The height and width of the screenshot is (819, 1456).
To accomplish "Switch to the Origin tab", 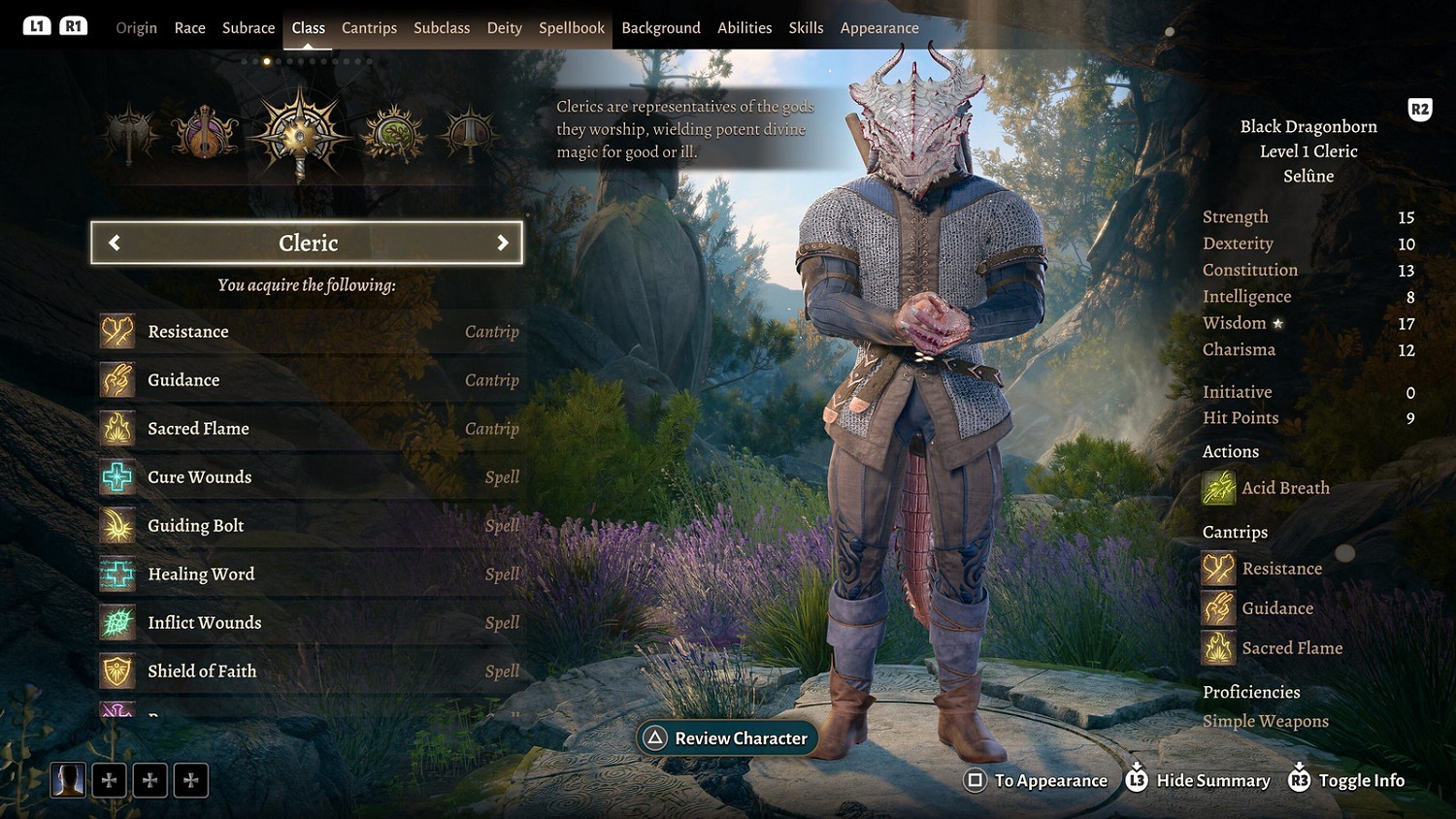I will pyautogui.click(x=136, y=28).
